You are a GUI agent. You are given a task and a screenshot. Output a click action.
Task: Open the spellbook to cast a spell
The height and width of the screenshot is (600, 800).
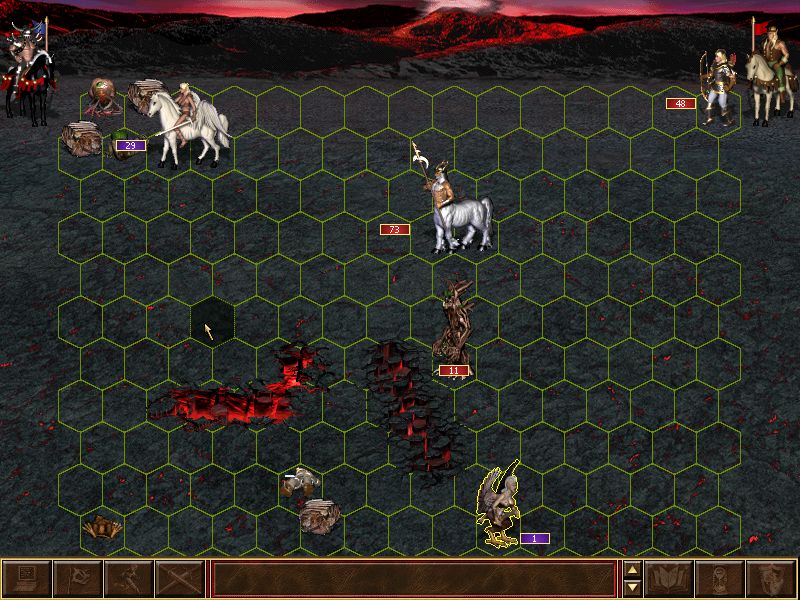coord(671,579)
